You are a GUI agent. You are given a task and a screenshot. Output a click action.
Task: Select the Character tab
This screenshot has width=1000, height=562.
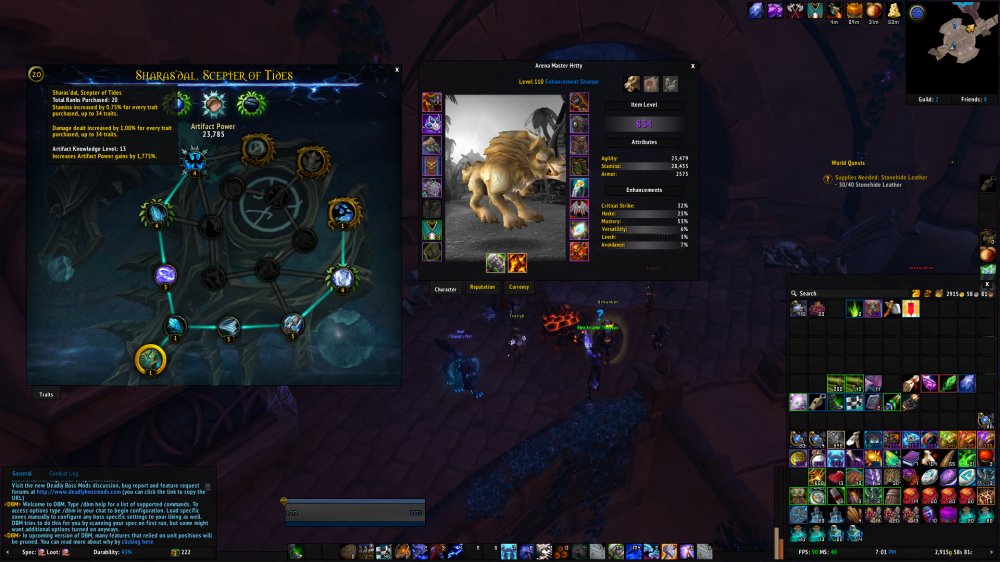click(445, 289)
